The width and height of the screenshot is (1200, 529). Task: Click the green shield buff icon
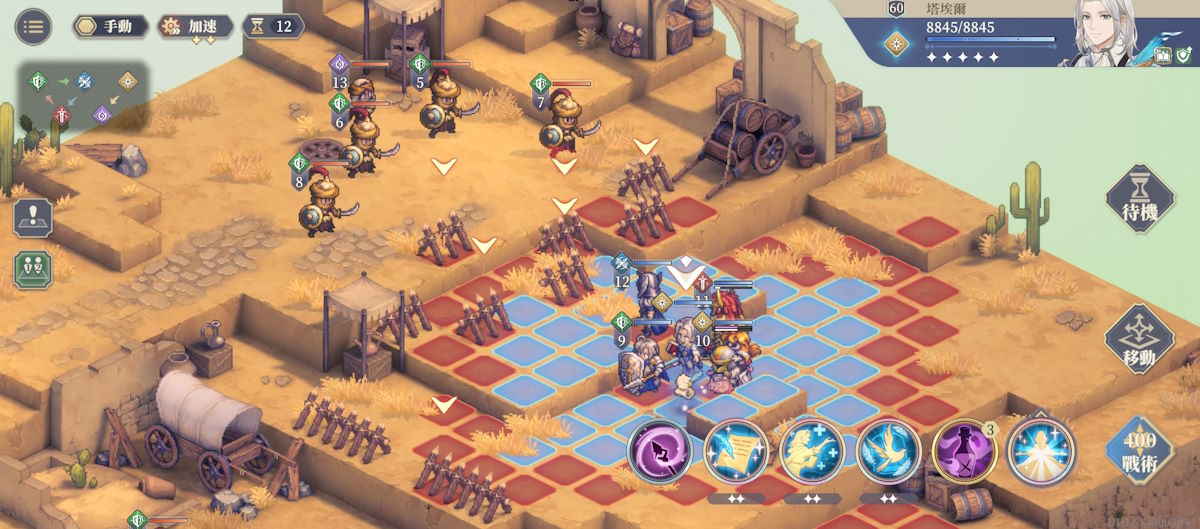[x=1184, y=56]
